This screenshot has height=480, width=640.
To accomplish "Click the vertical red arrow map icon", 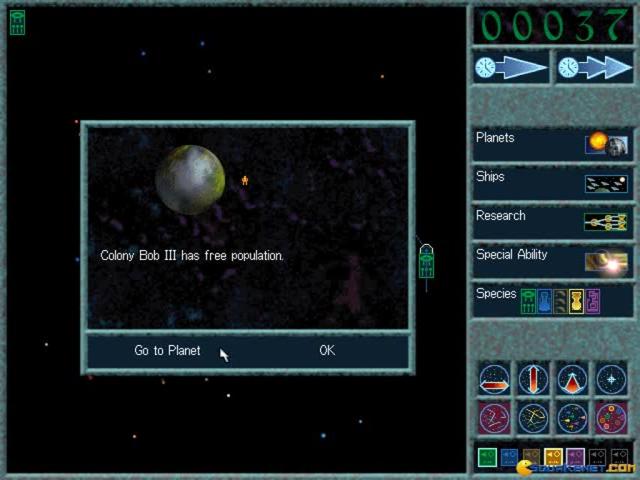I will coord(533,379).
